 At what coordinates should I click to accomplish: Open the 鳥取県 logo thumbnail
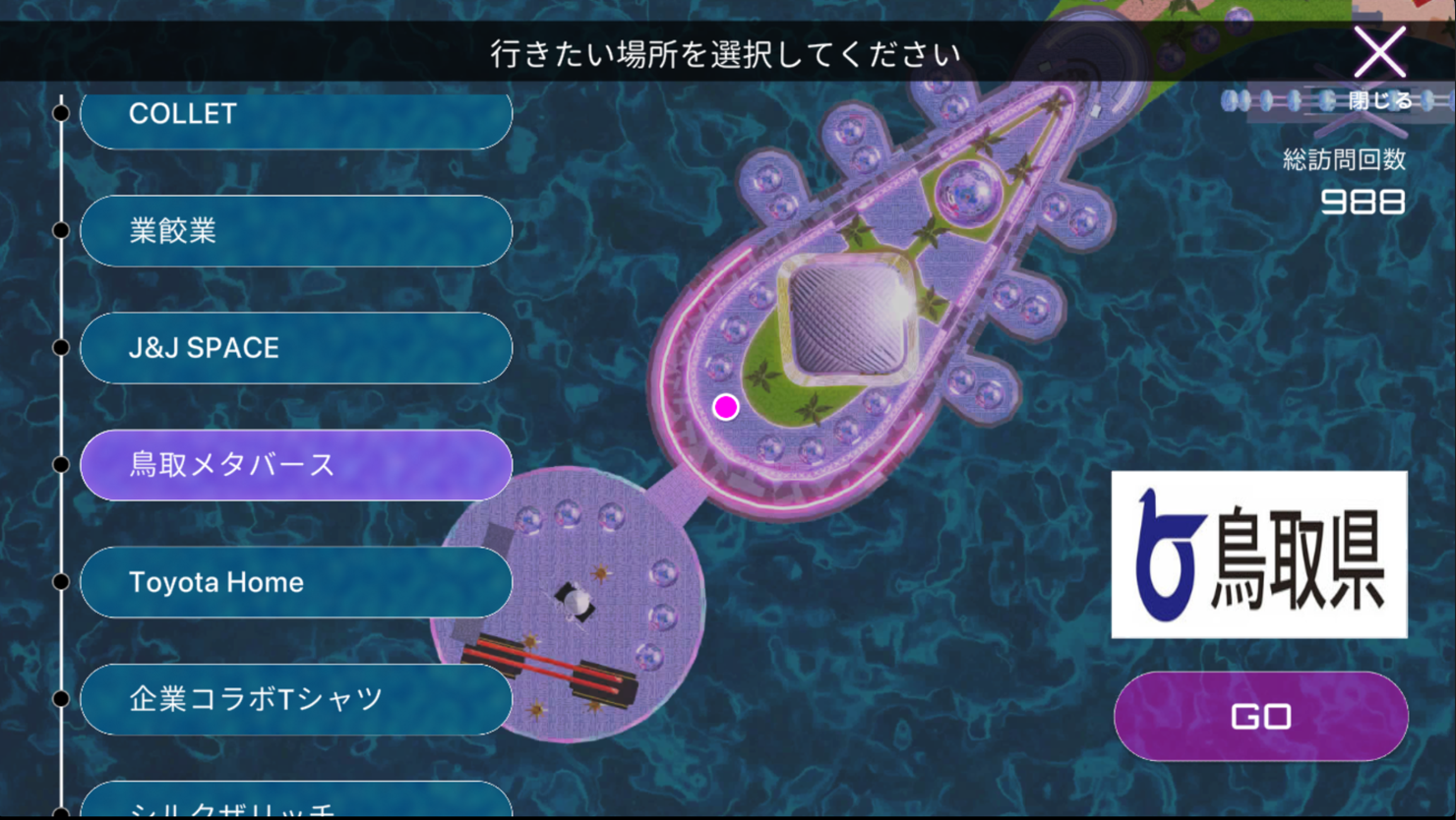coord(1259,555)
